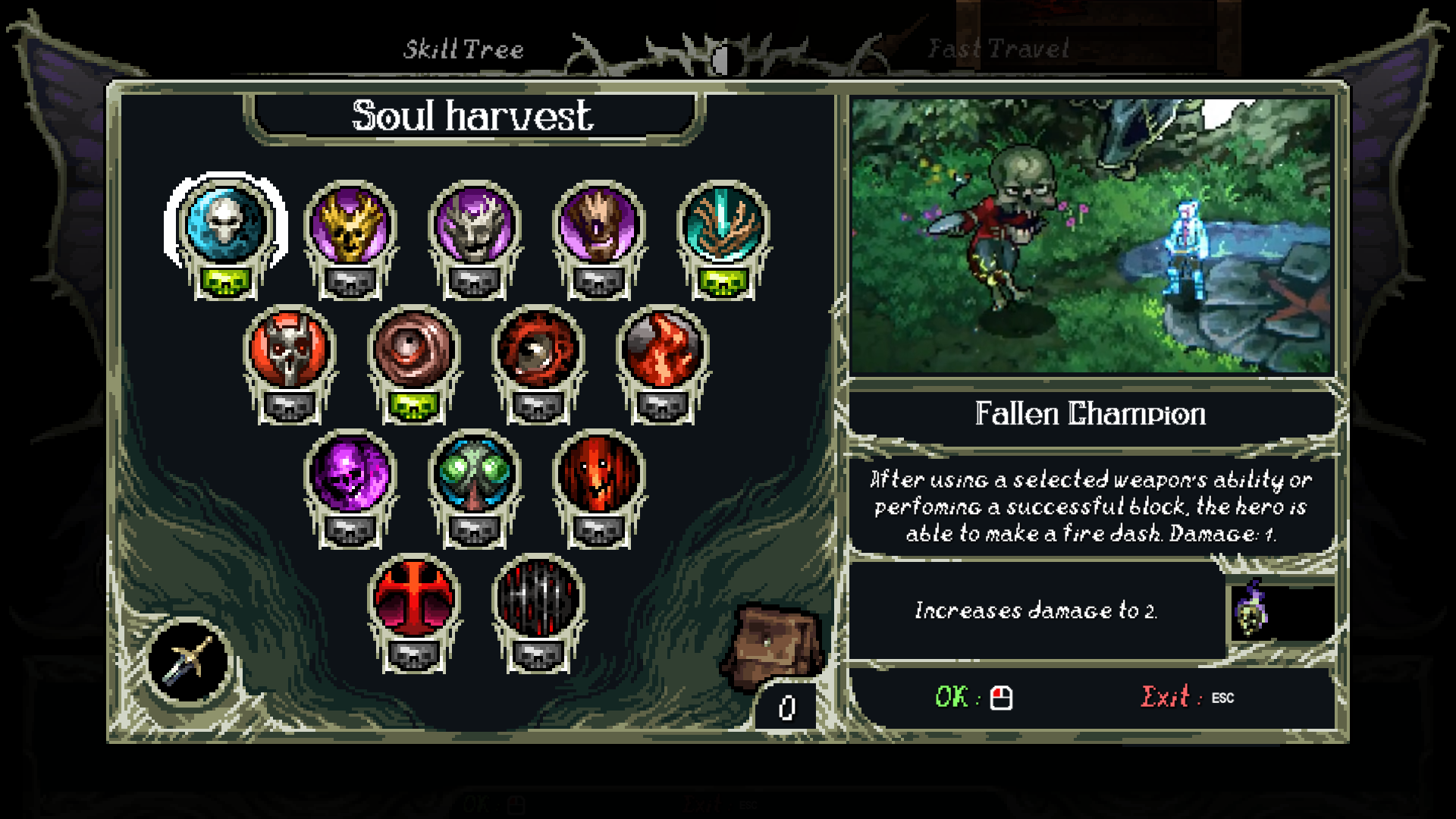This screenshot has height=819, width=1456.
Task: Pick the one-eyed wooden stump soul
Action: 598,227
